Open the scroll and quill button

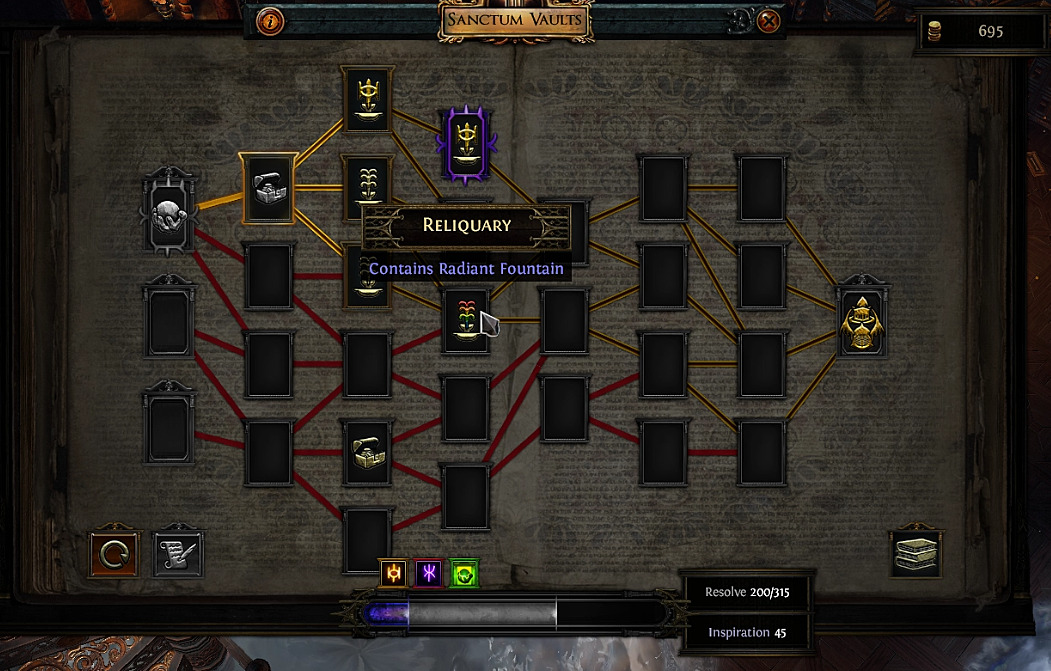pyautogui.click(x=178, y=553)
